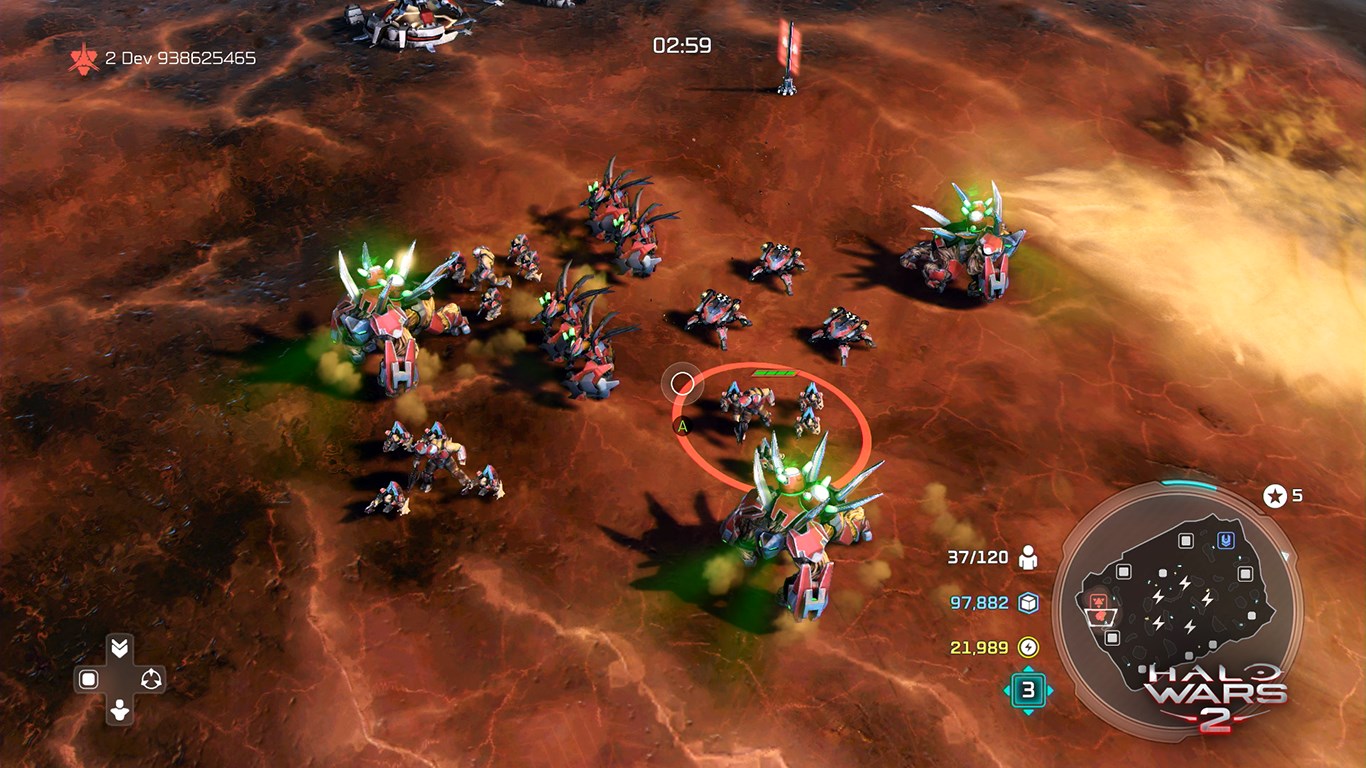Open the leader points star icon
Image resolution: width=1366 pixels, height=768 pixels.
(x=1275, y=495)
